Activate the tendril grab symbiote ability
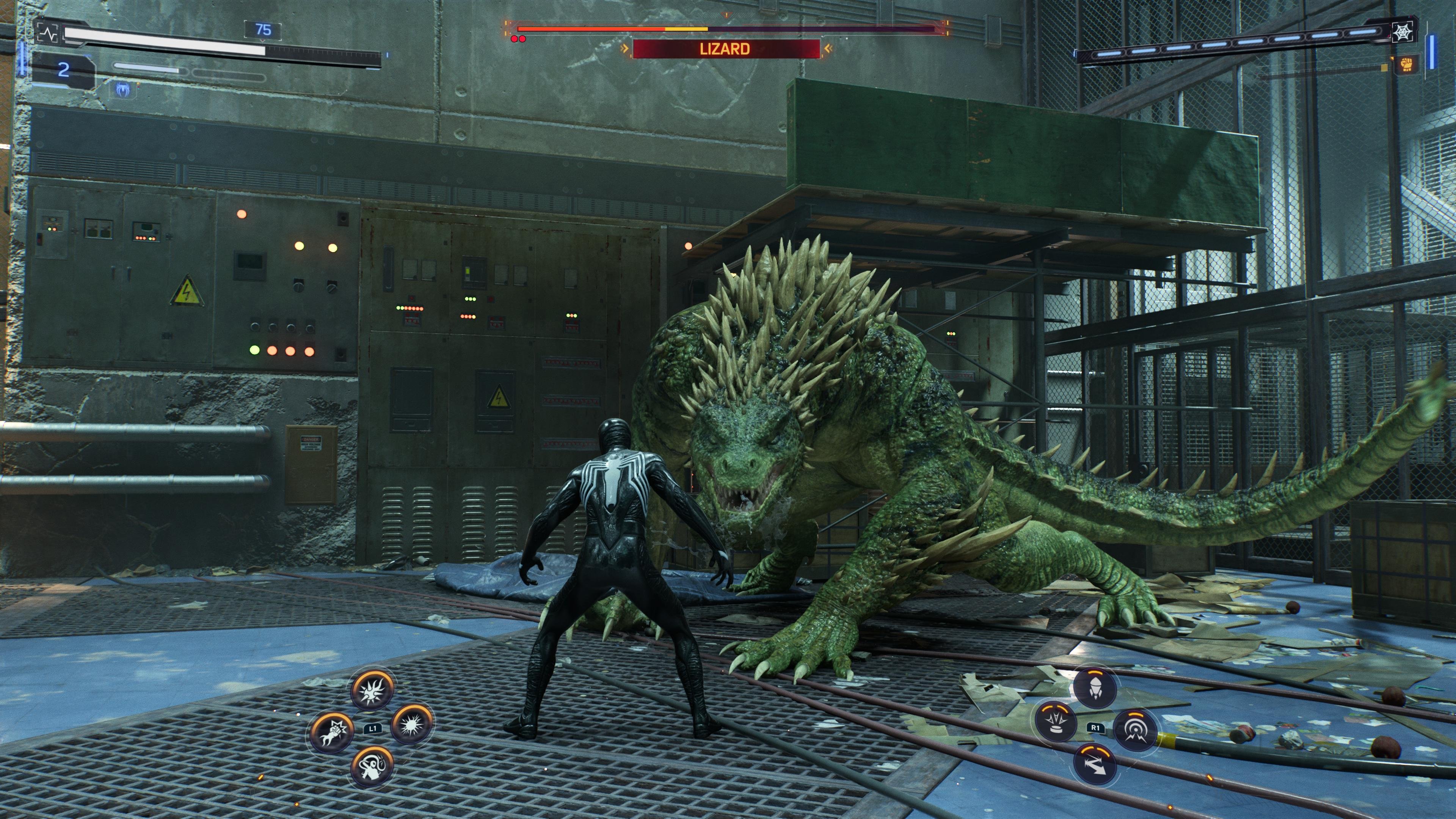Screen dimensions: 1456x819 [371, 766]
